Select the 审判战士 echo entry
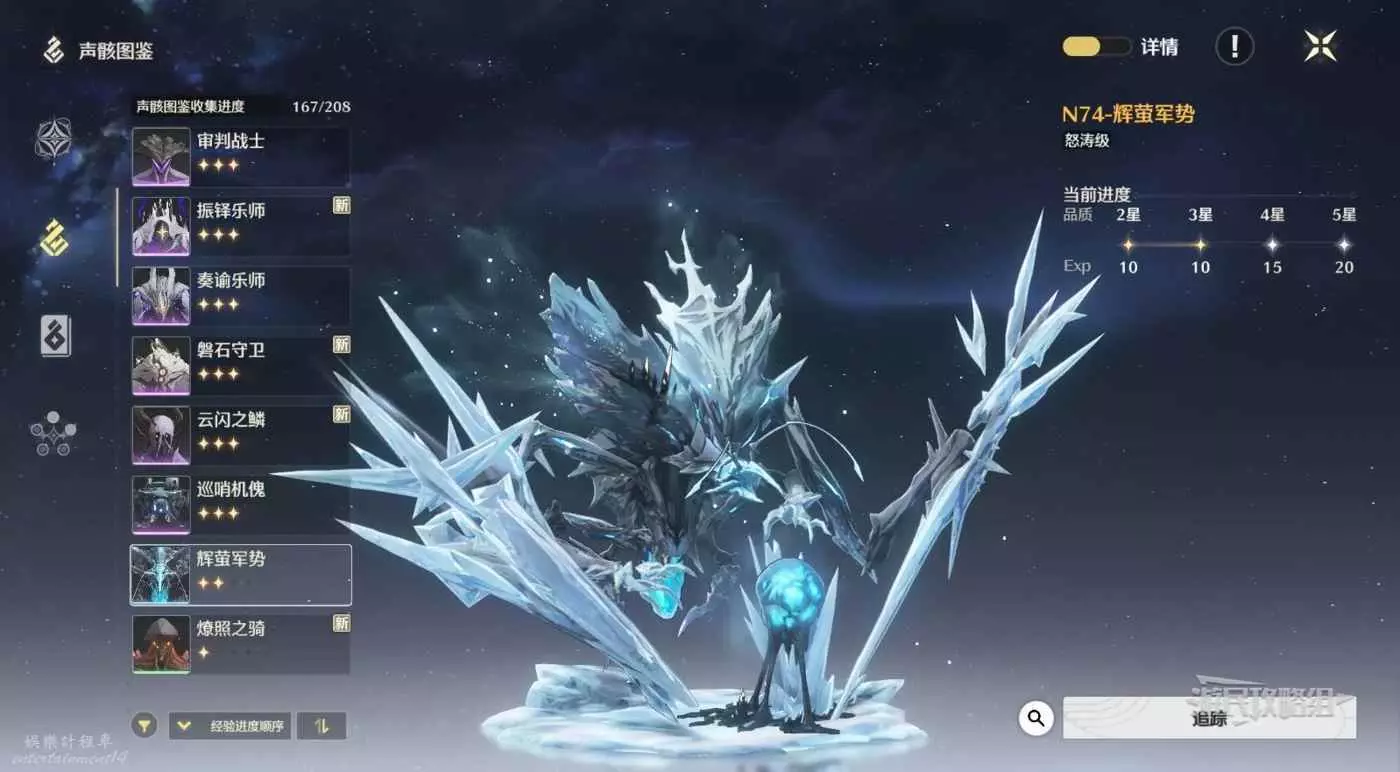This screenshot has width=1400, height=772. tap(240, 156)
